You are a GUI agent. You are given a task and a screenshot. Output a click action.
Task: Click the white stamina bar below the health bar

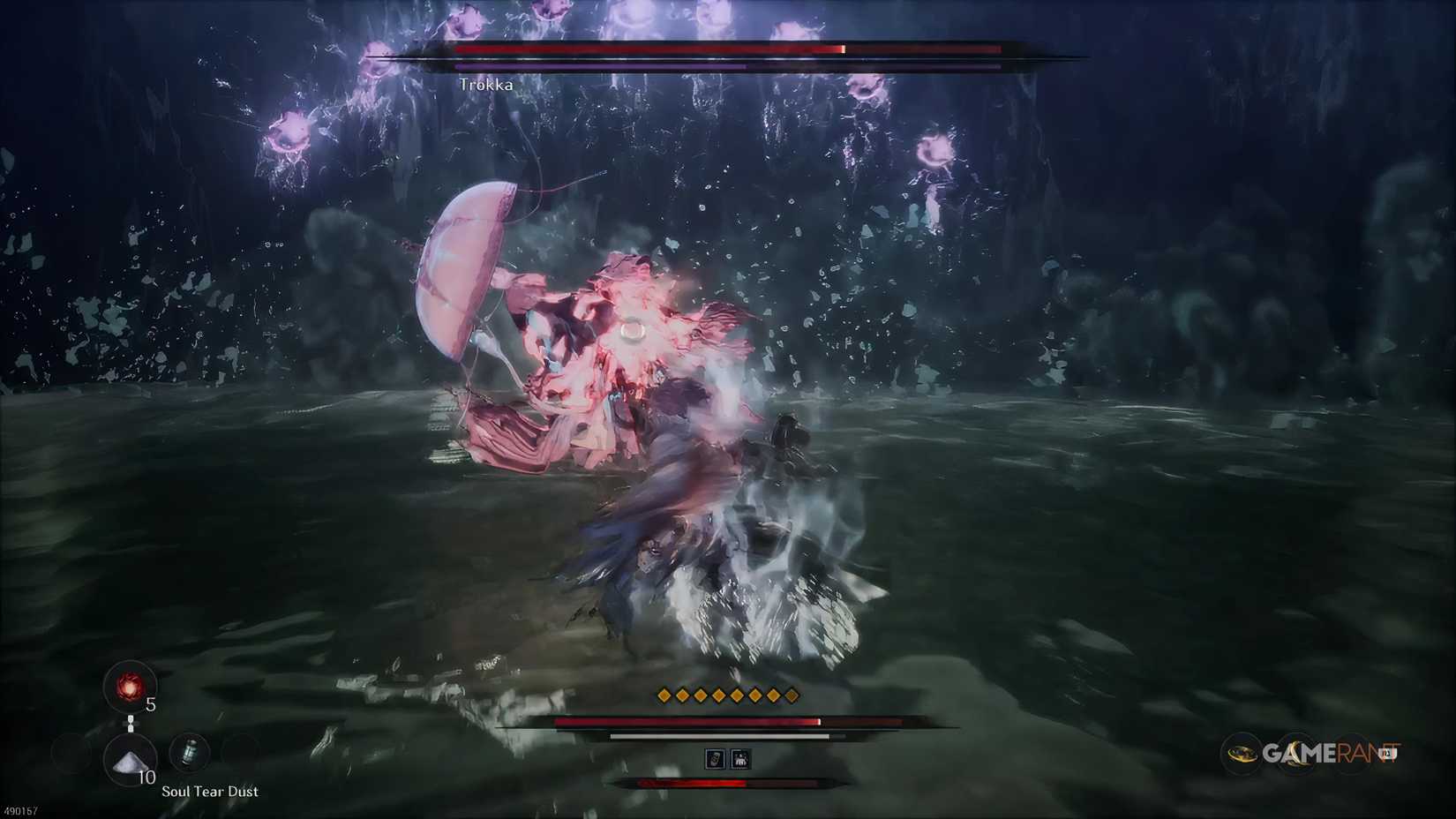coord(714,736)
